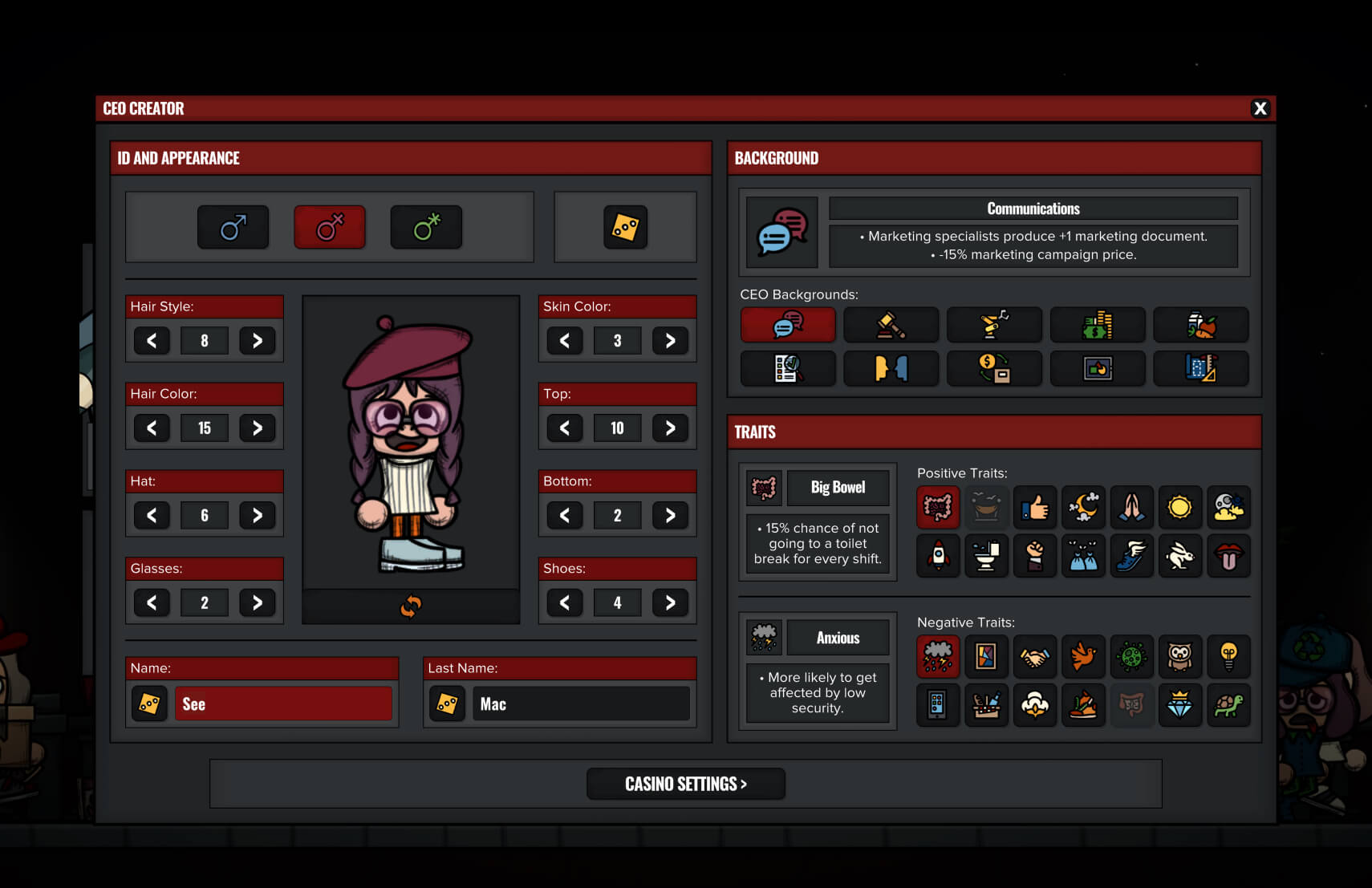Select the owl negative trait
1372x888 pixels.
(x=1179, y=657)
